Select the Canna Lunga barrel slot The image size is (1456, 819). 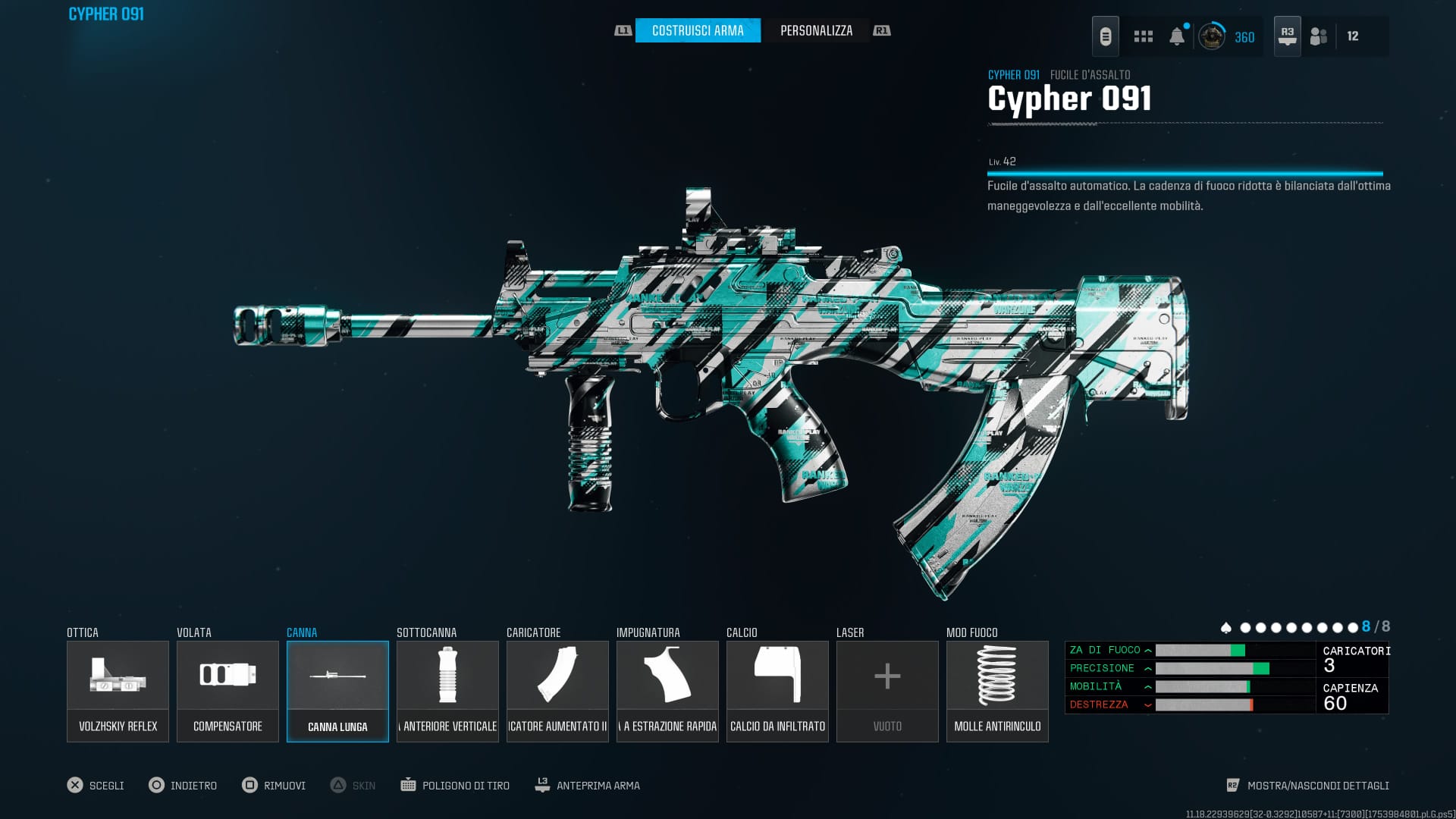(x=337, y=691)
